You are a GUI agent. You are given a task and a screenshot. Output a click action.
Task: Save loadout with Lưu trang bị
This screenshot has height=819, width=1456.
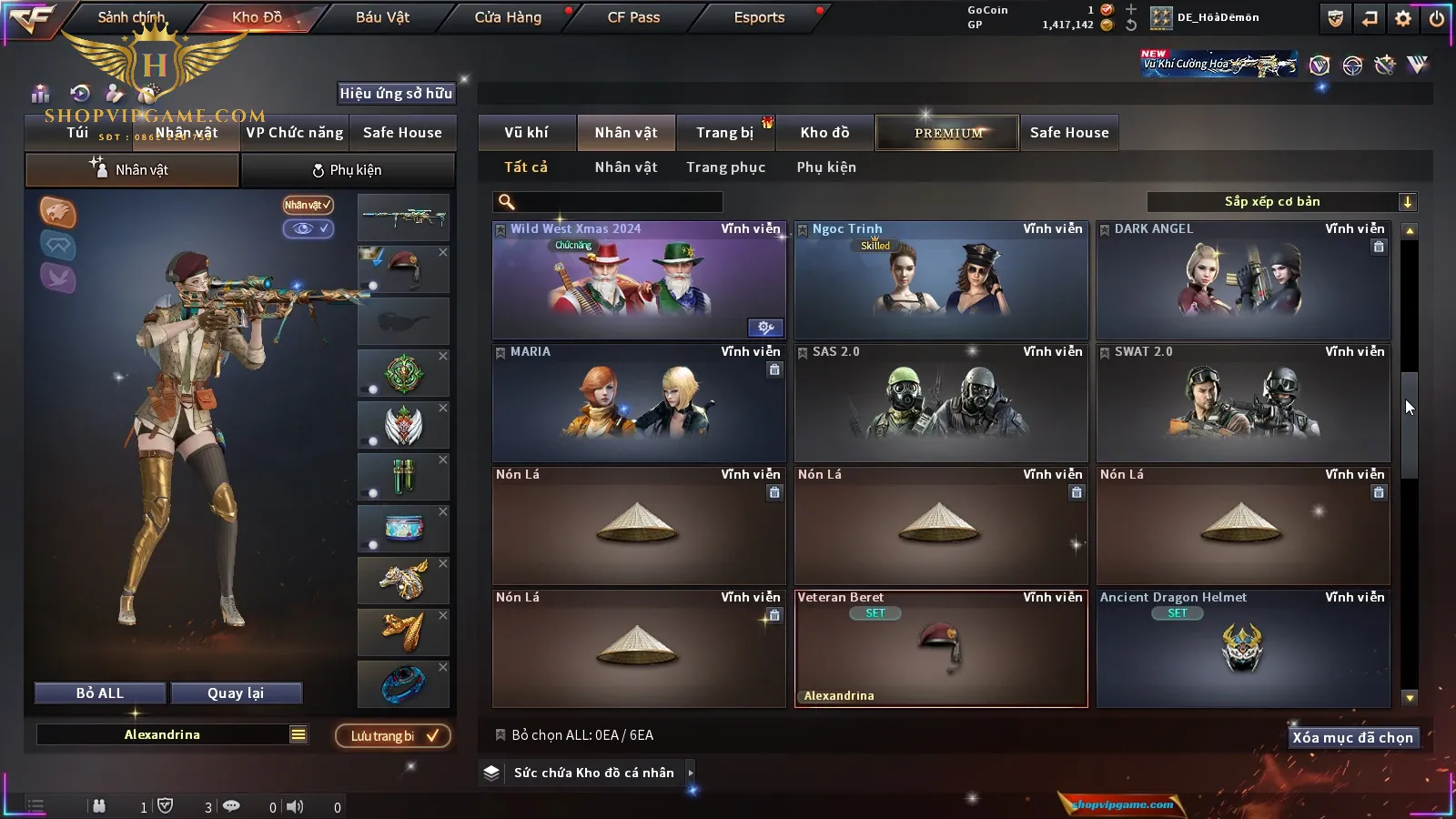click(x=393, y=736)
